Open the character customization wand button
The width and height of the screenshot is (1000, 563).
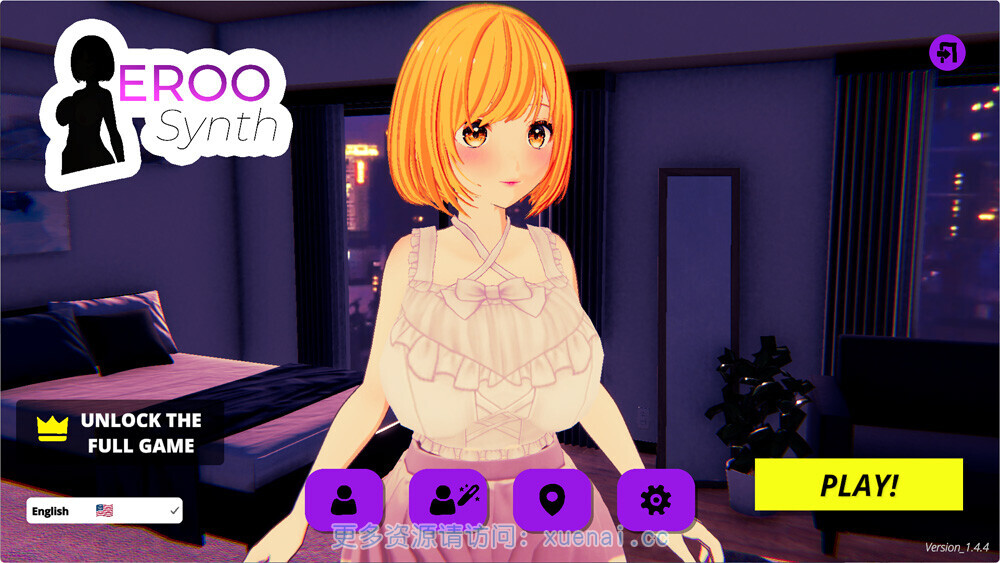448,499
